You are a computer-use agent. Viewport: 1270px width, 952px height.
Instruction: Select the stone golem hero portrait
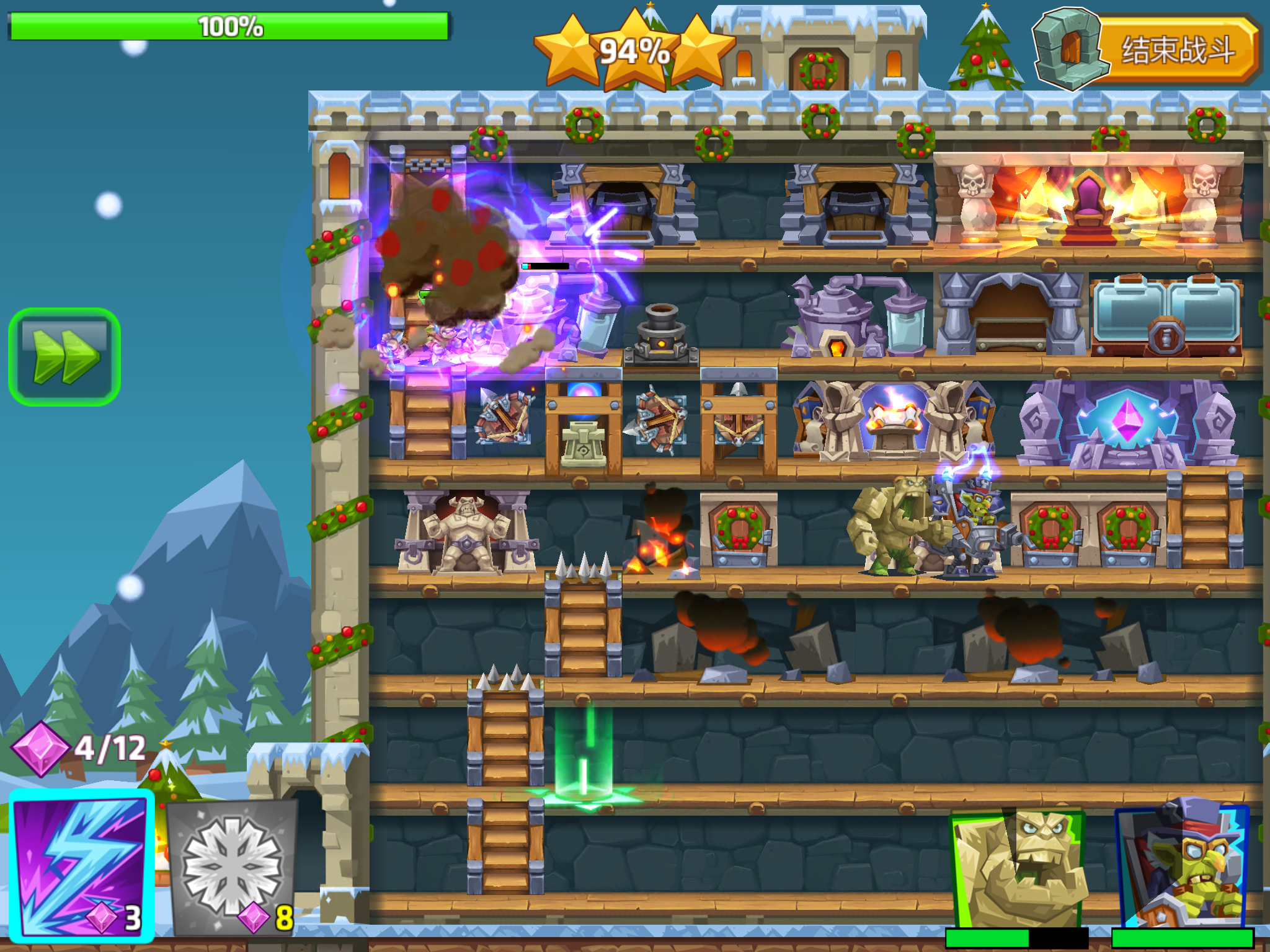(x=1018, y=869)
